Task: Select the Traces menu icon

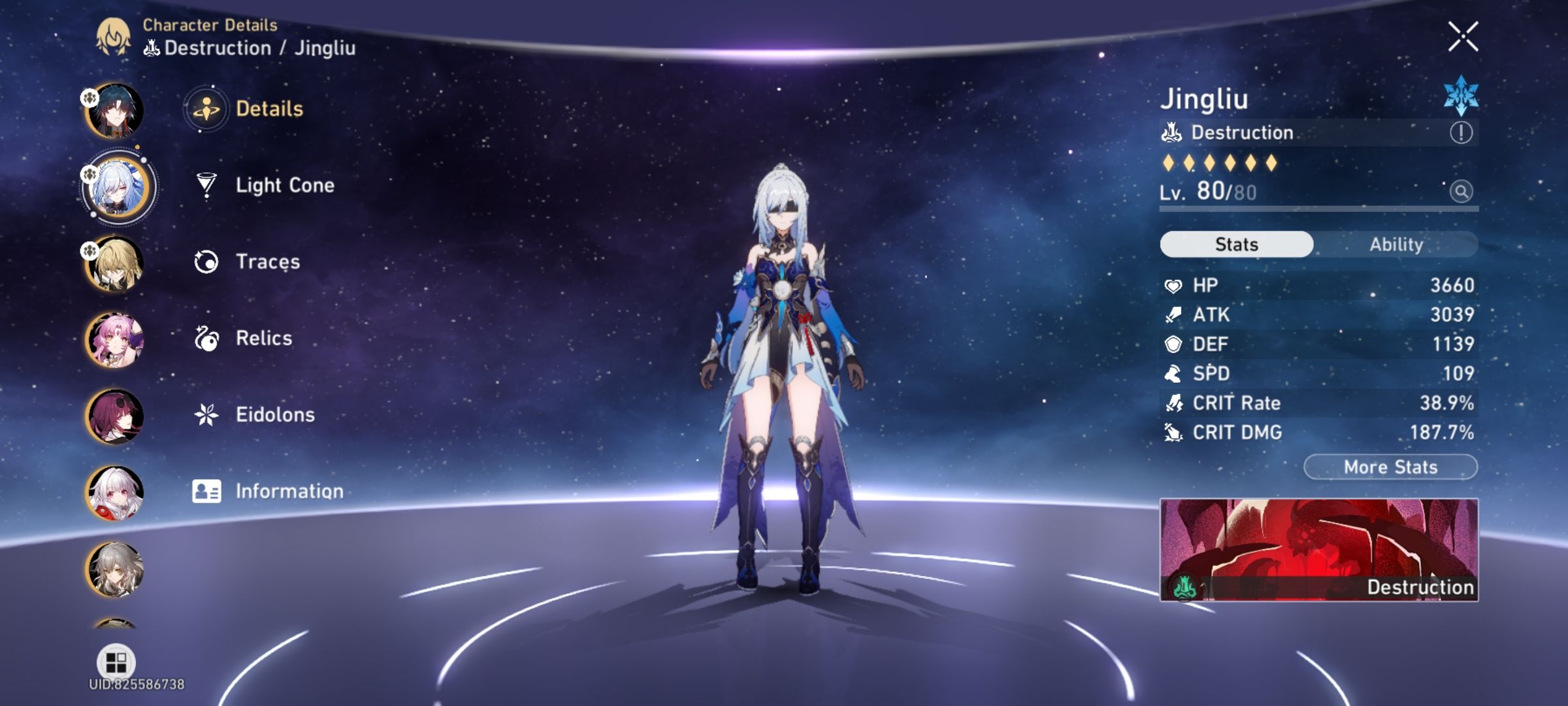Action: (x=206, y=261)
